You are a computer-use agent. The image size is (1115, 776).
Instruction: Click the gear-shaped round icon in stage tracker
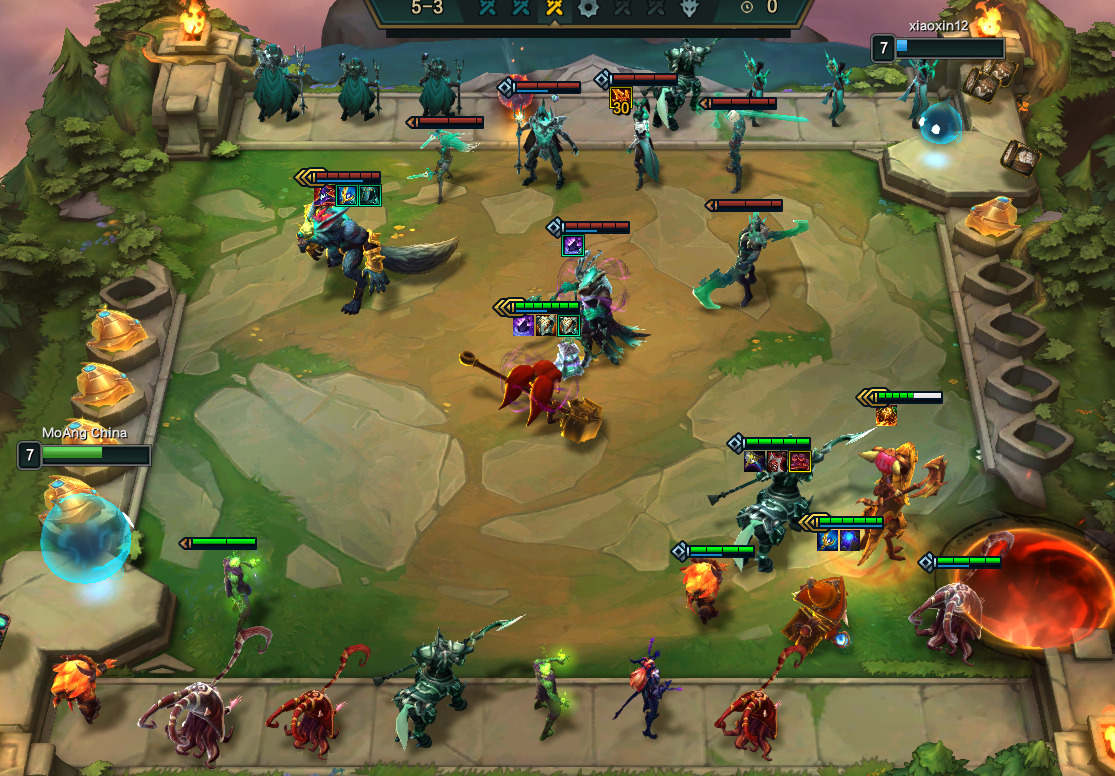588,8
